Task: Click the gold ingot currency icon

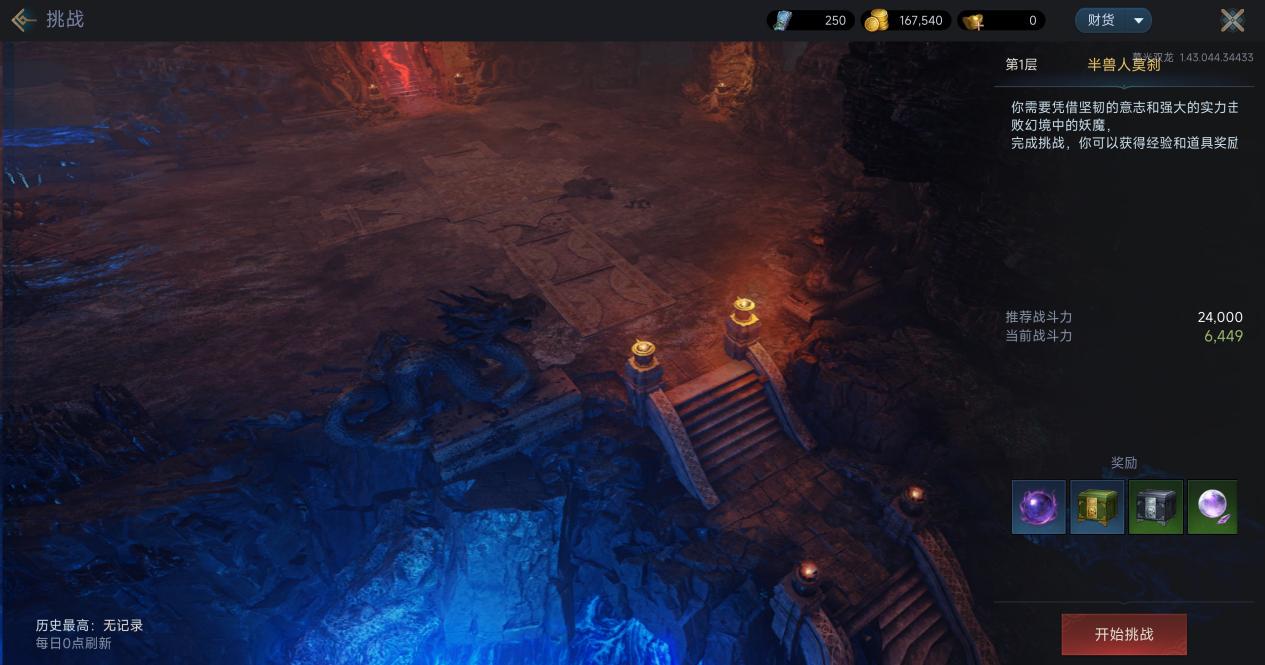Action: [972, 20]
